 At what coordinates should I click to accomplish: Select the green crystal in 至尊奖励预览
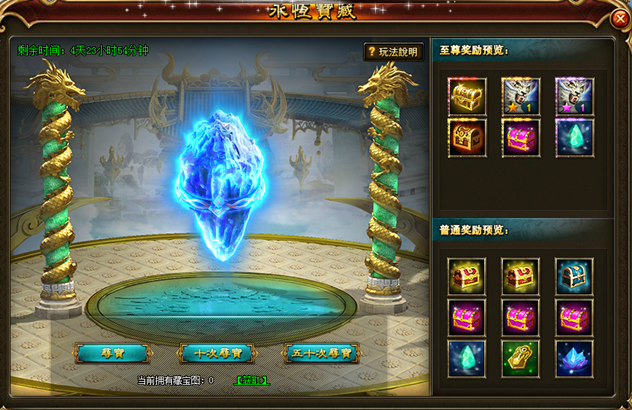click(574, 138)
